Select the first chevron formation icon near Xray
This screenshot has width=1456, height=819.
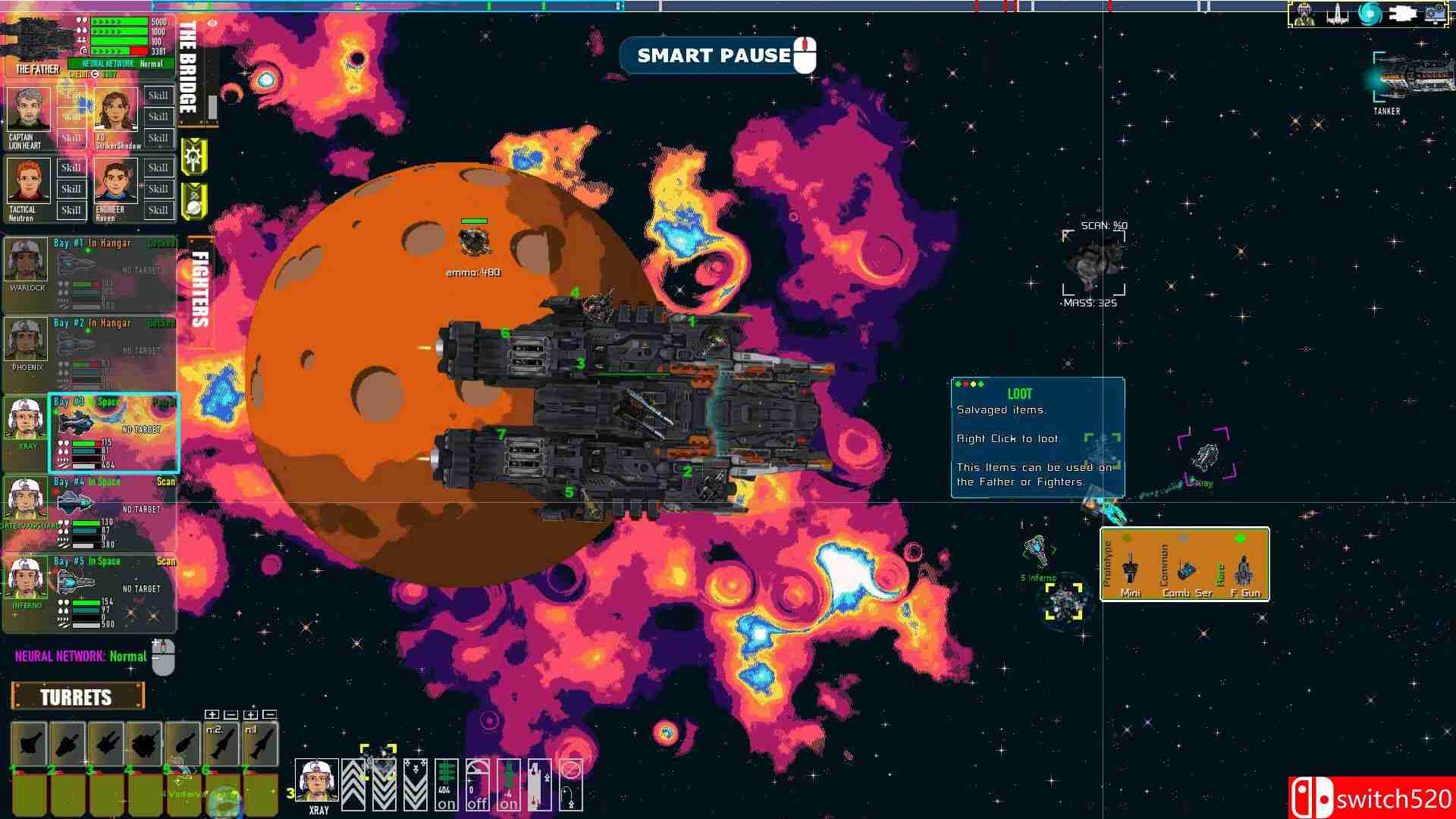pyautogui.click(x=354, y=784)
